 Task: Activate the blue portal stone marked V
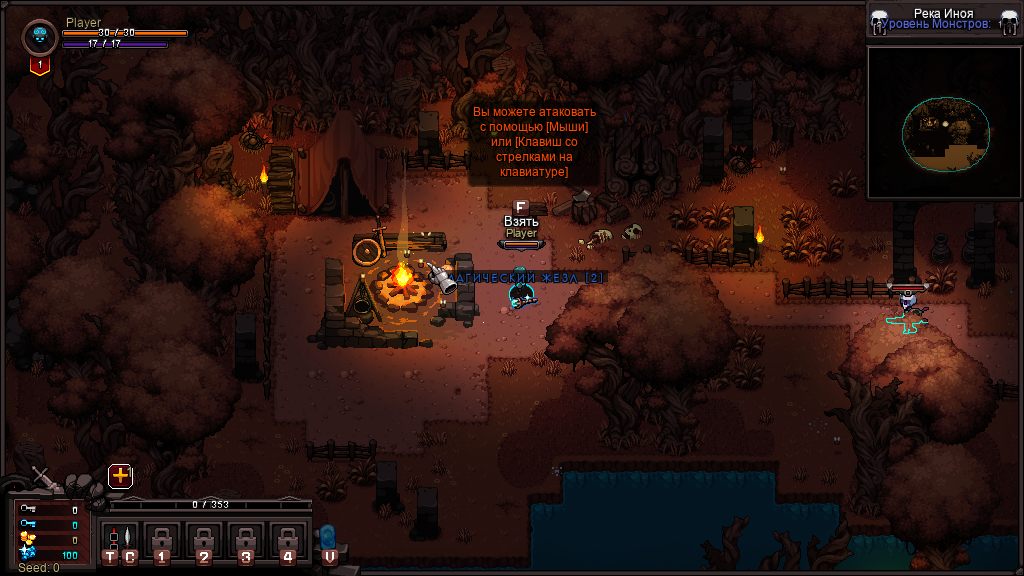(329, 543)
